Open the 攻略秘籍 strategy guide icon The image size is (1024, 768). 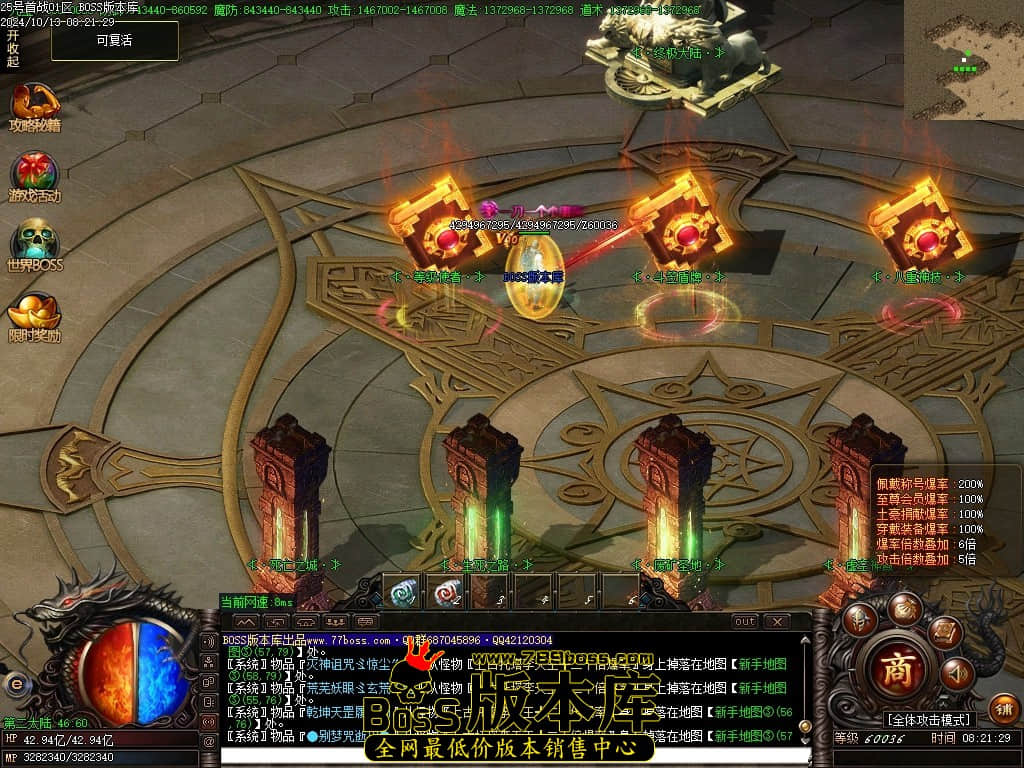pyautogui.click(x=34, y=107)
